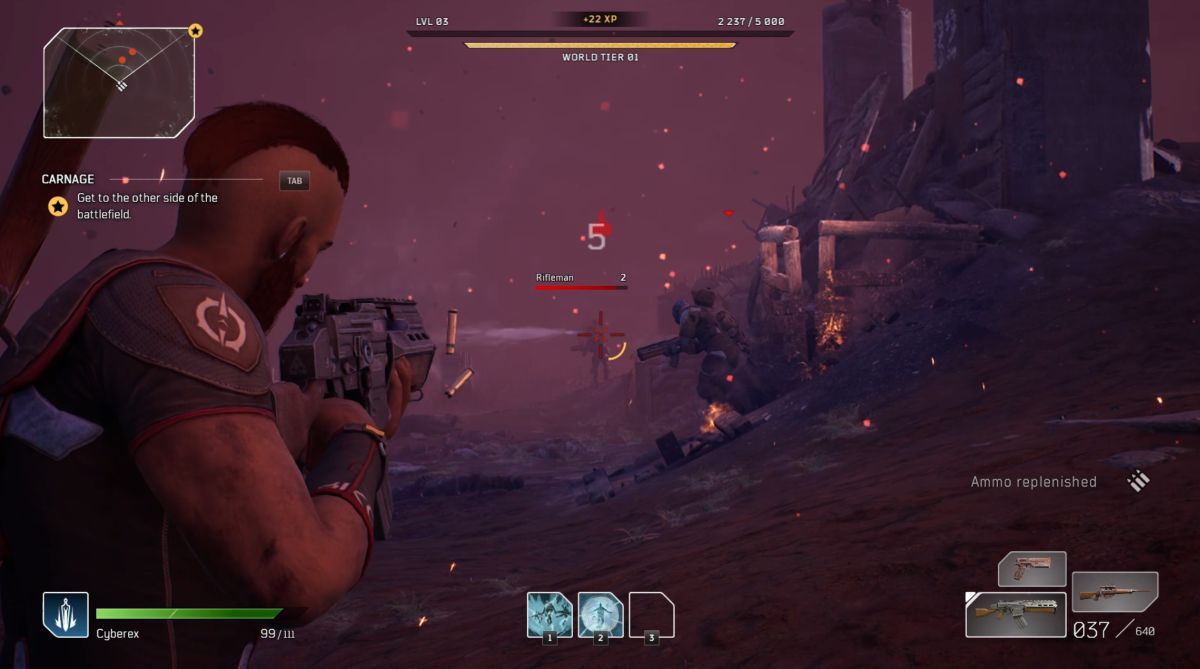Click the class emblem beside Cyberex
The image size is (1200, 669).
[x=65, y=614]
